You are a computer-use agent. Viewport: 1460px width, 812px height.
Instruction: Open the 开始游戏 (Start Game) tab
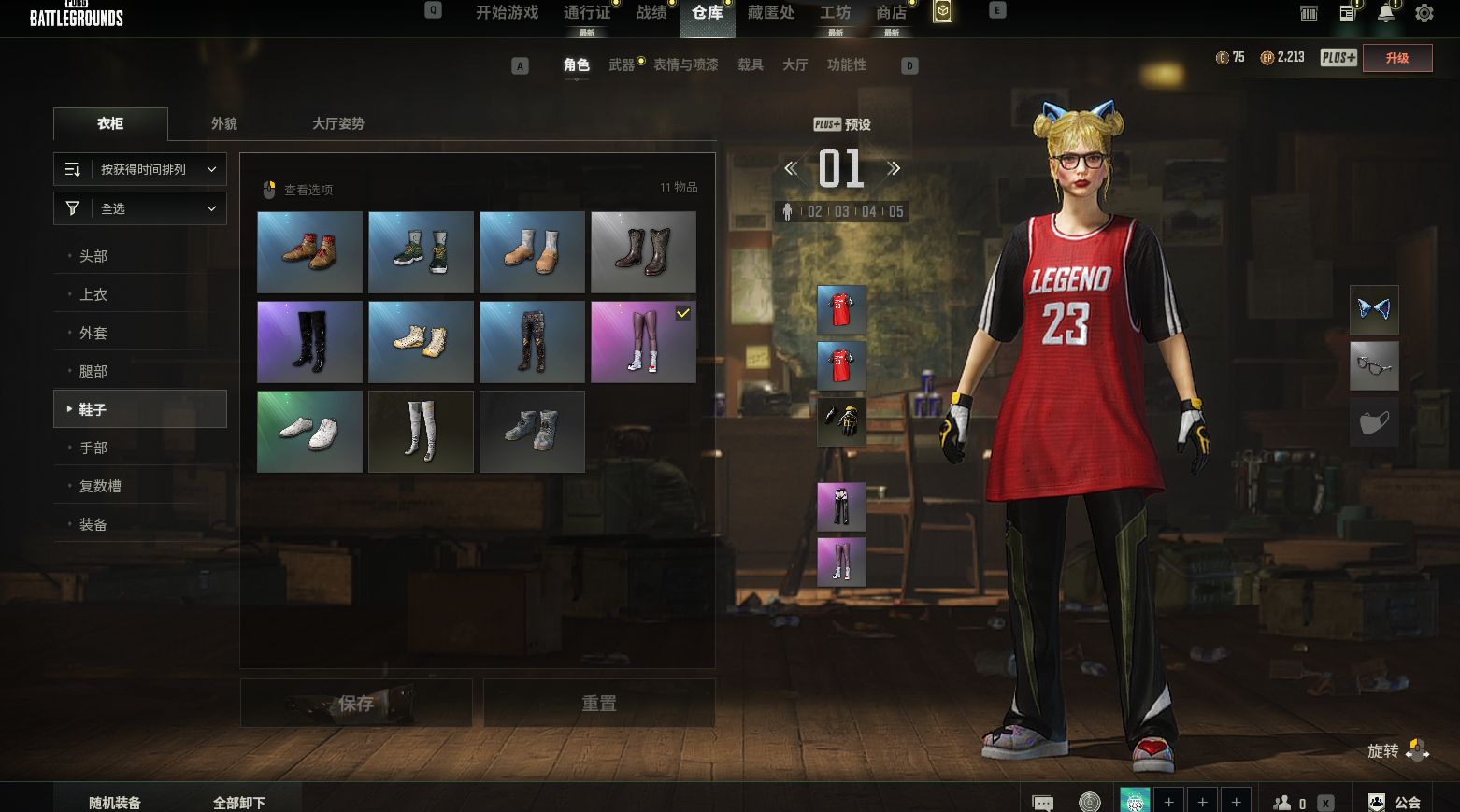click(x=507, y=13)
